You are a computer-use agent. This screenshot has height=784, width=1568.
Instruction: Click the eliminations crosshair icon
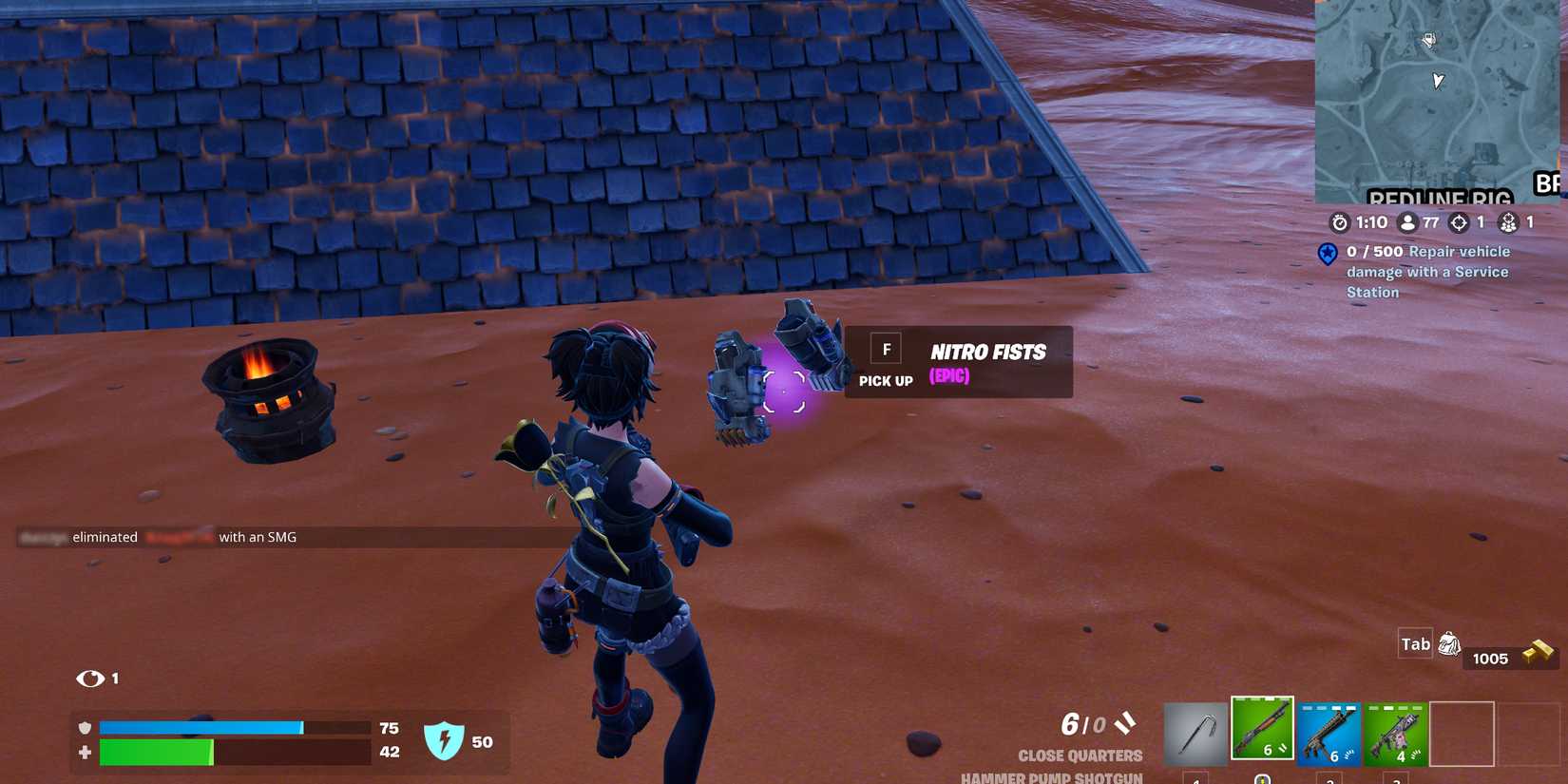point(1459,221)
